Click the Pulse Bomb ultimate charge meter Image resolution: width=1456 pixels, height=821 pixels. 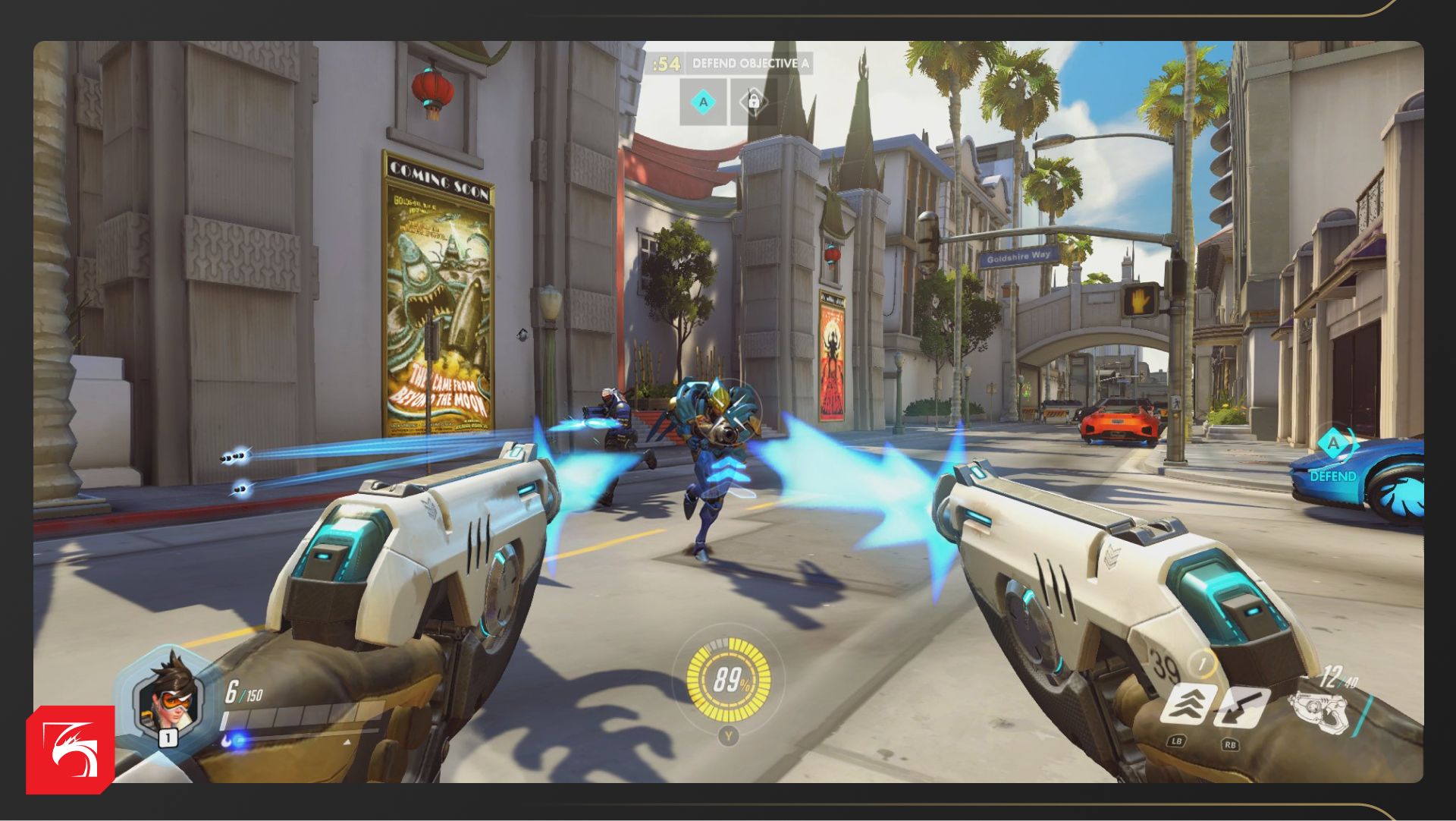[x=728, y=679]
